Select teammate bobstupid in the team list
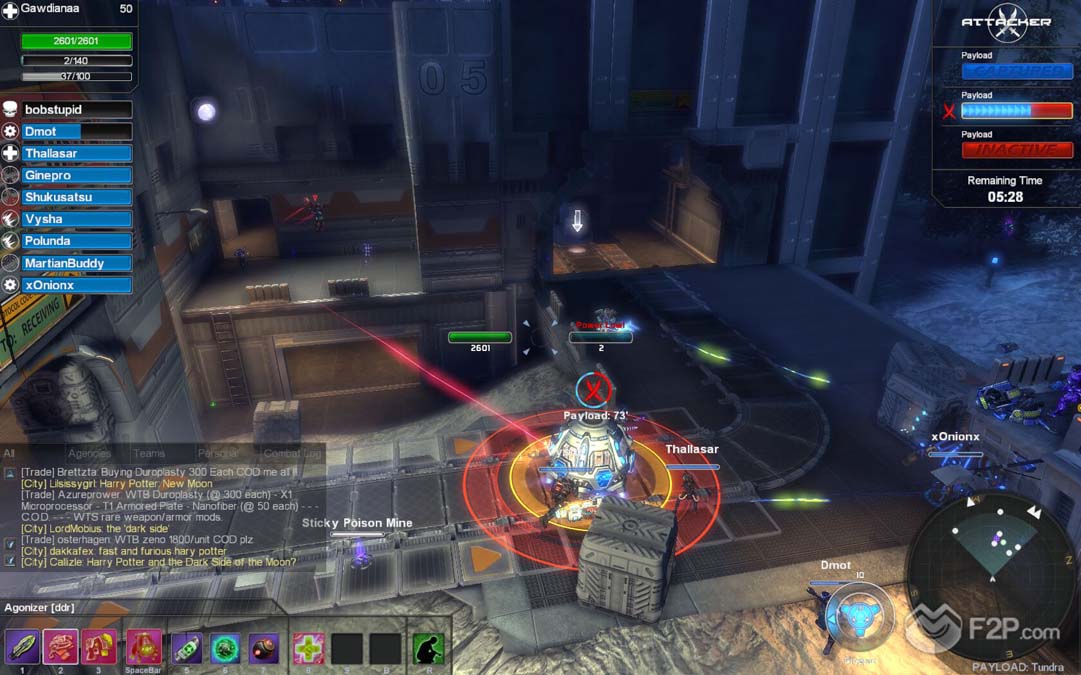The image size is (1081, 675). tap(76, 110)
